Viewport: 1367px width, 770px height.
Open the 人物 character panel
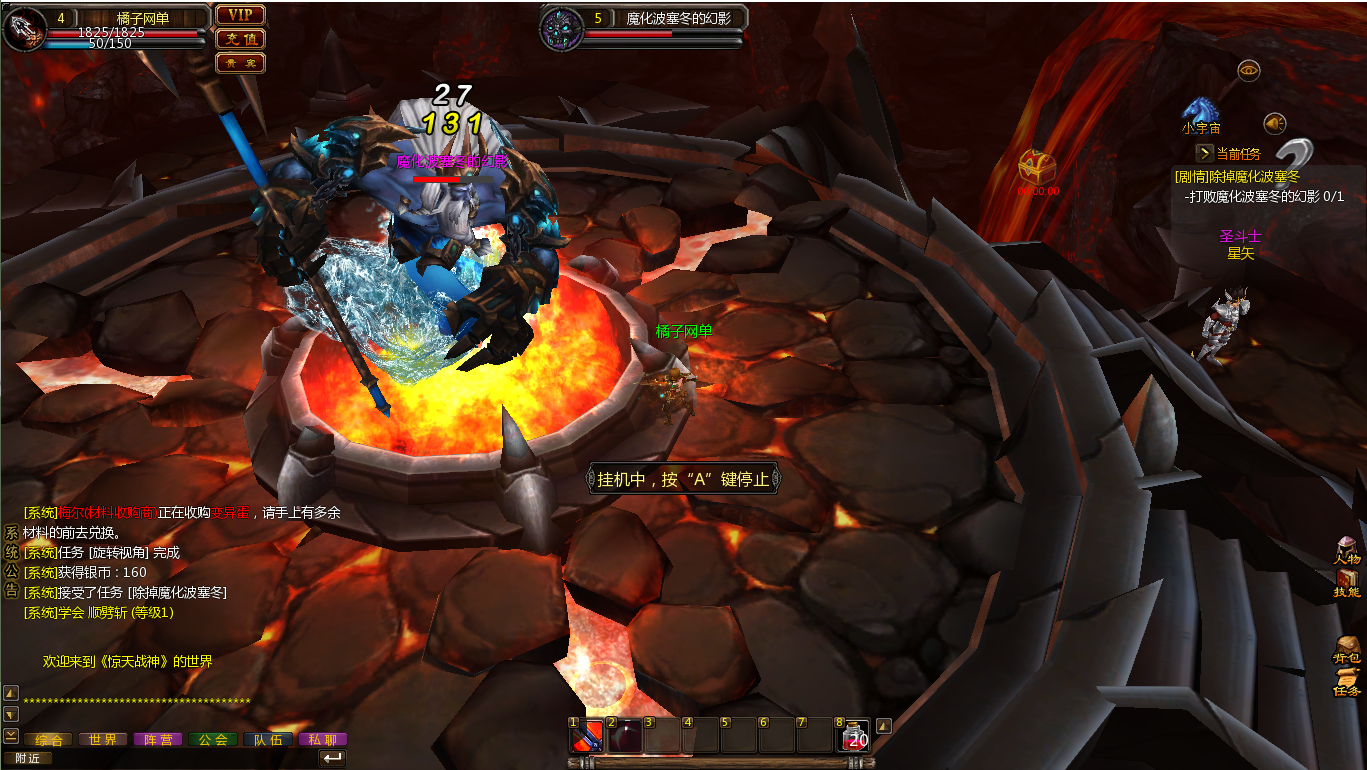point(1347,551)
